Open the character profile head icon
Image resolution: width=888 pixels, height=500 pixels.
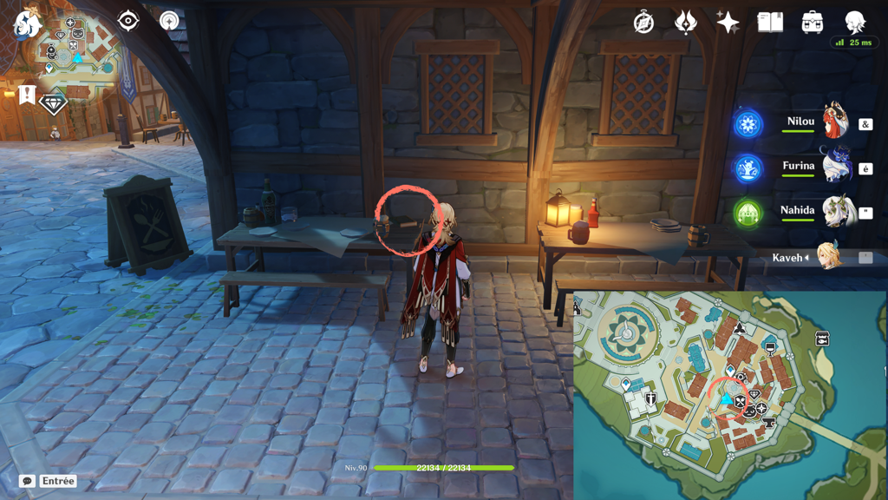[x=854, y=22]
